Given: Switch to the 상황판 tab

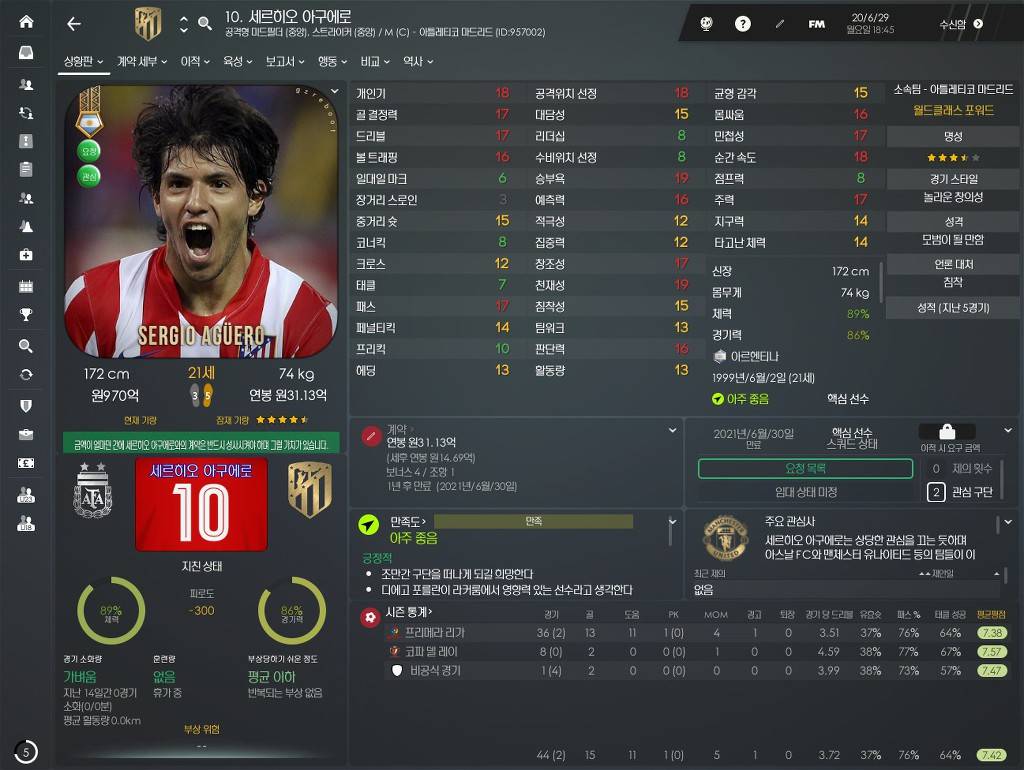Looking at the screenshot, I should coord(84,62).
